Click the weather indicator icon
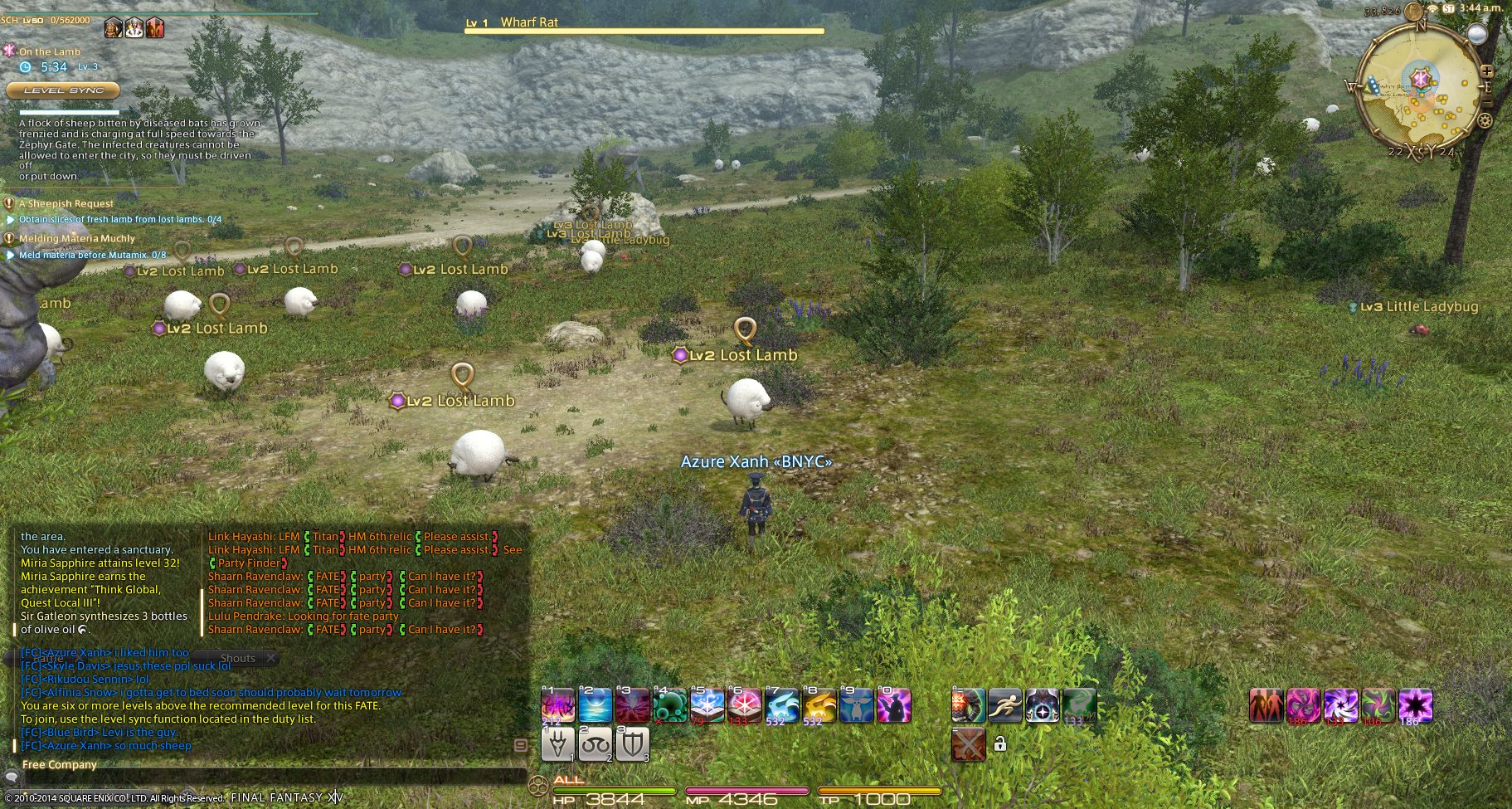This screenshot has width=1512, height=809. pyautogui.click(x=1476, y=33)
